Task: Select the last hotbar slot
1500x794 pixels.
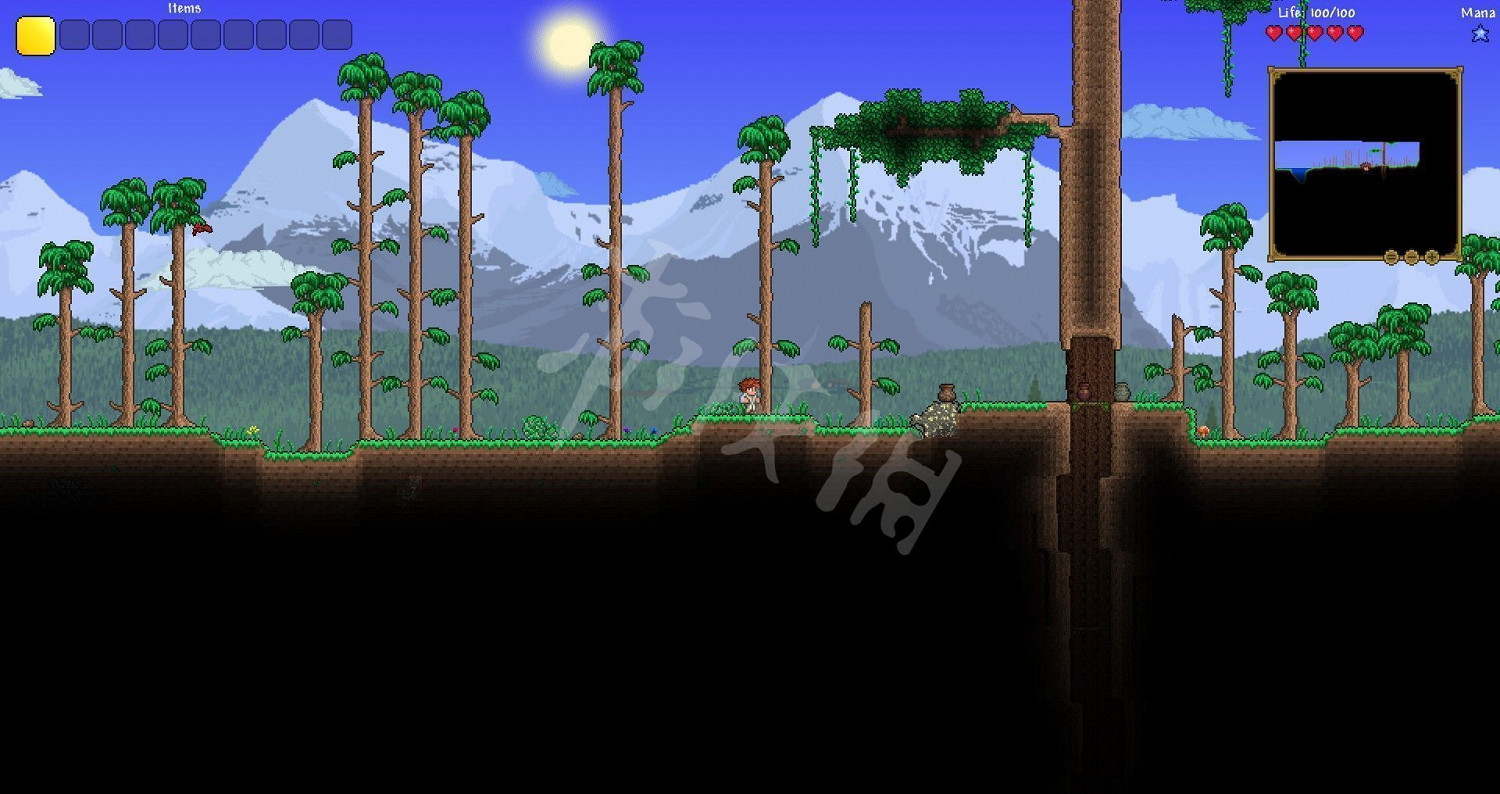Action: pos(339,35)
